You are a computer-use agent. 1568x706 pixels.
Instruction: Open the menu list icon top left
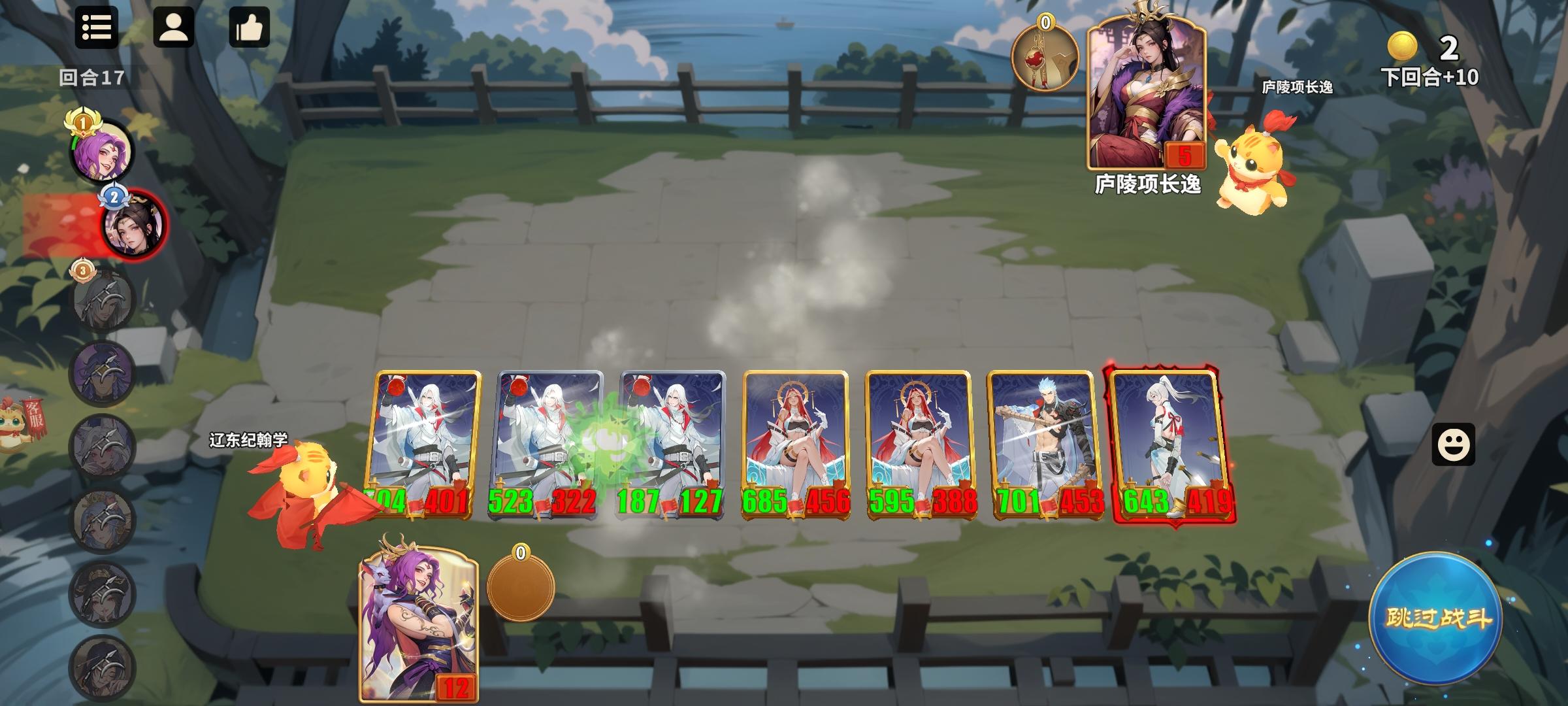click(x=97, y=29)
